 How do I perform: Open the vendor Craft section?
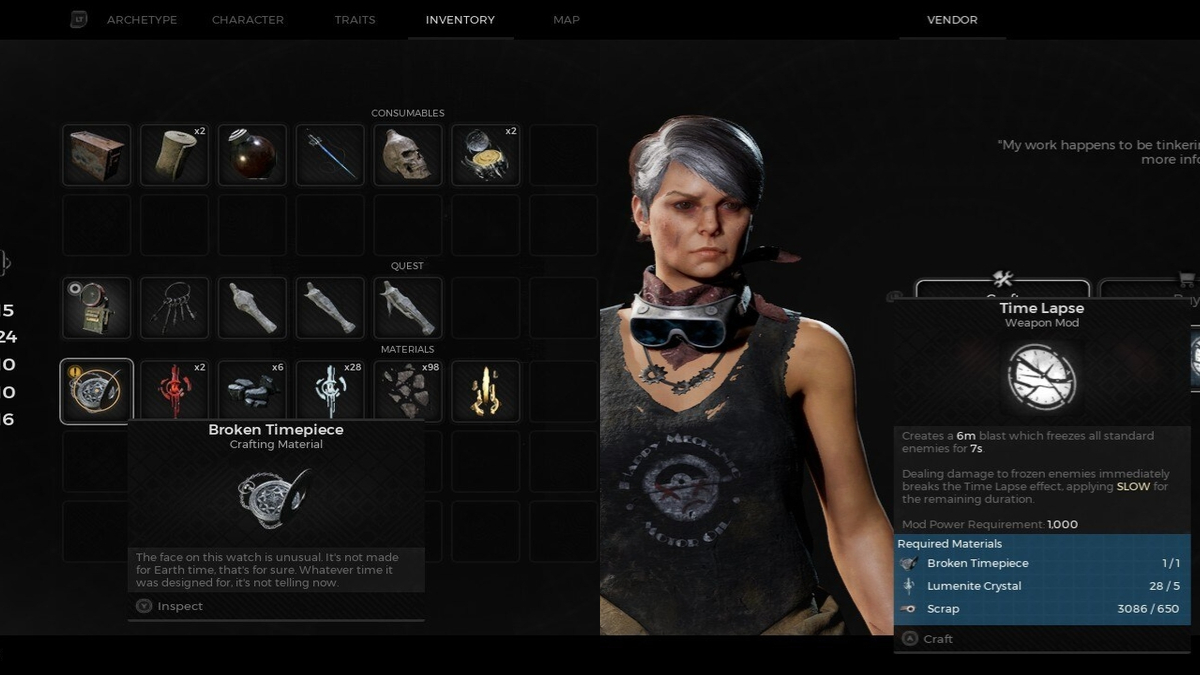click(1002, 290)
